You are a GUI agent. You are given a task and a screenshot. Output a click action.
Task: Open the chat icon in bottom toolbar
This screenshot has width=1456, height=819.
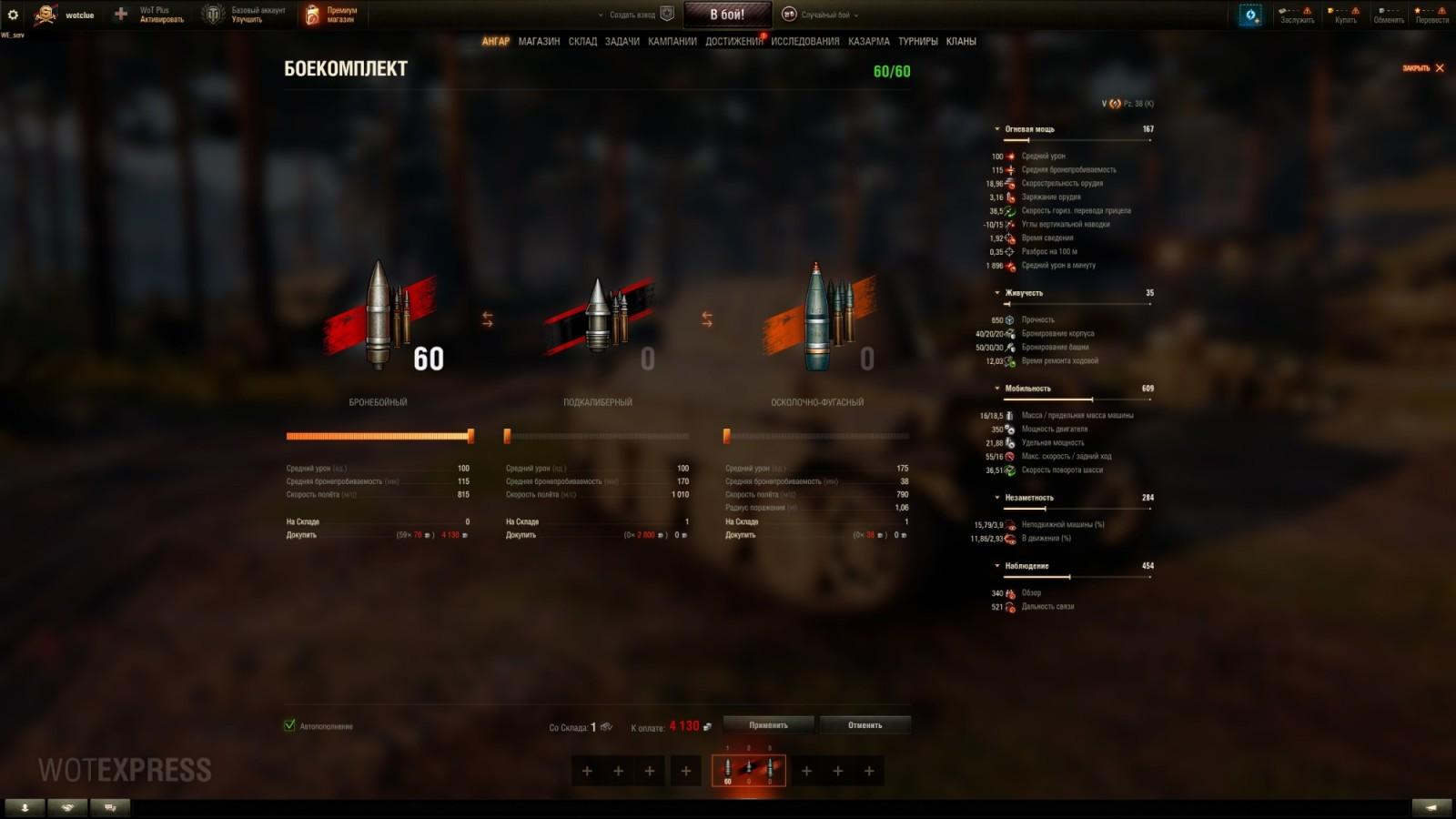(110, 806)
